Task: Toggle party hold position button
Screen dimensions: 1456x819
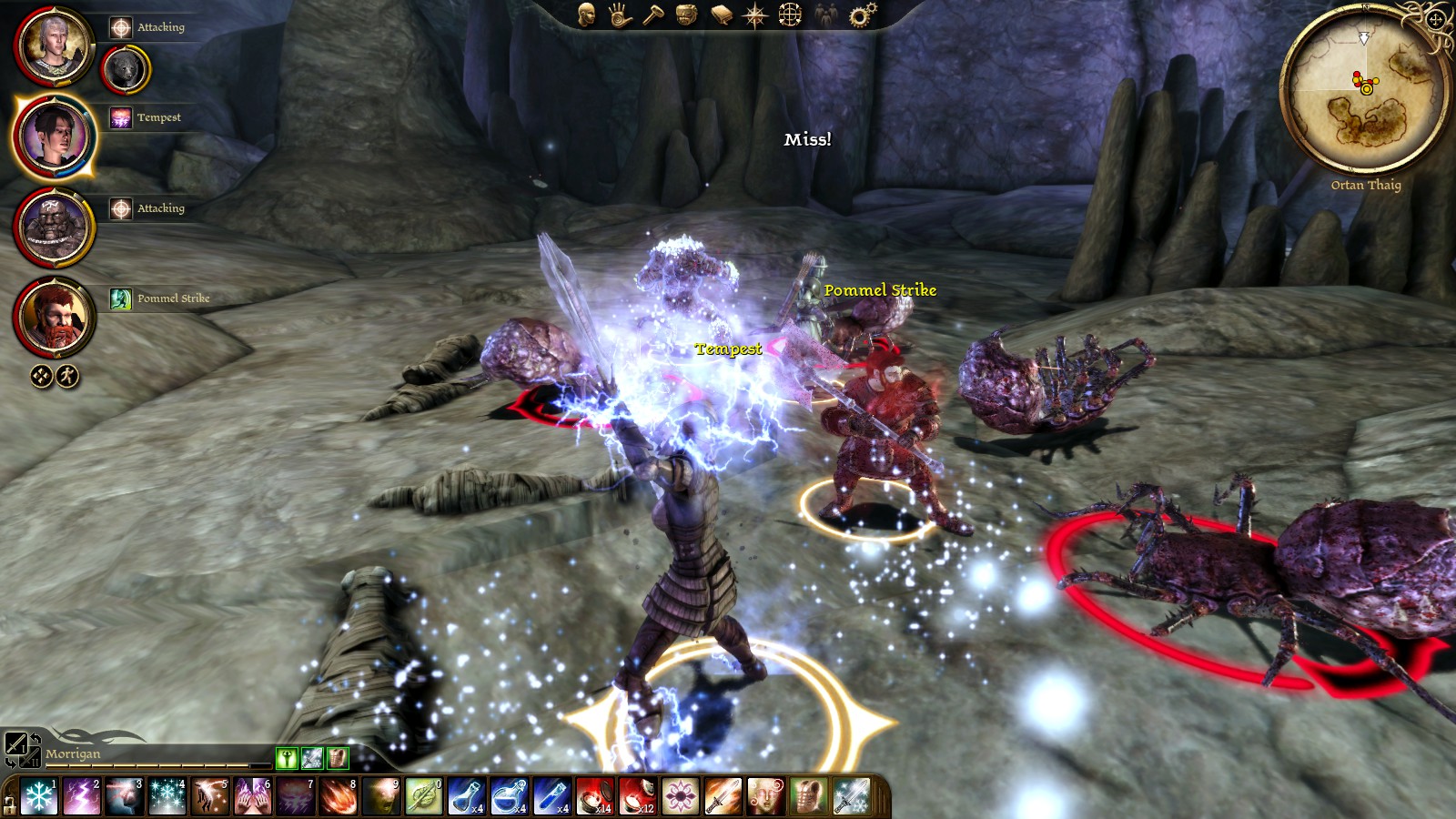Action: [41, 376]
